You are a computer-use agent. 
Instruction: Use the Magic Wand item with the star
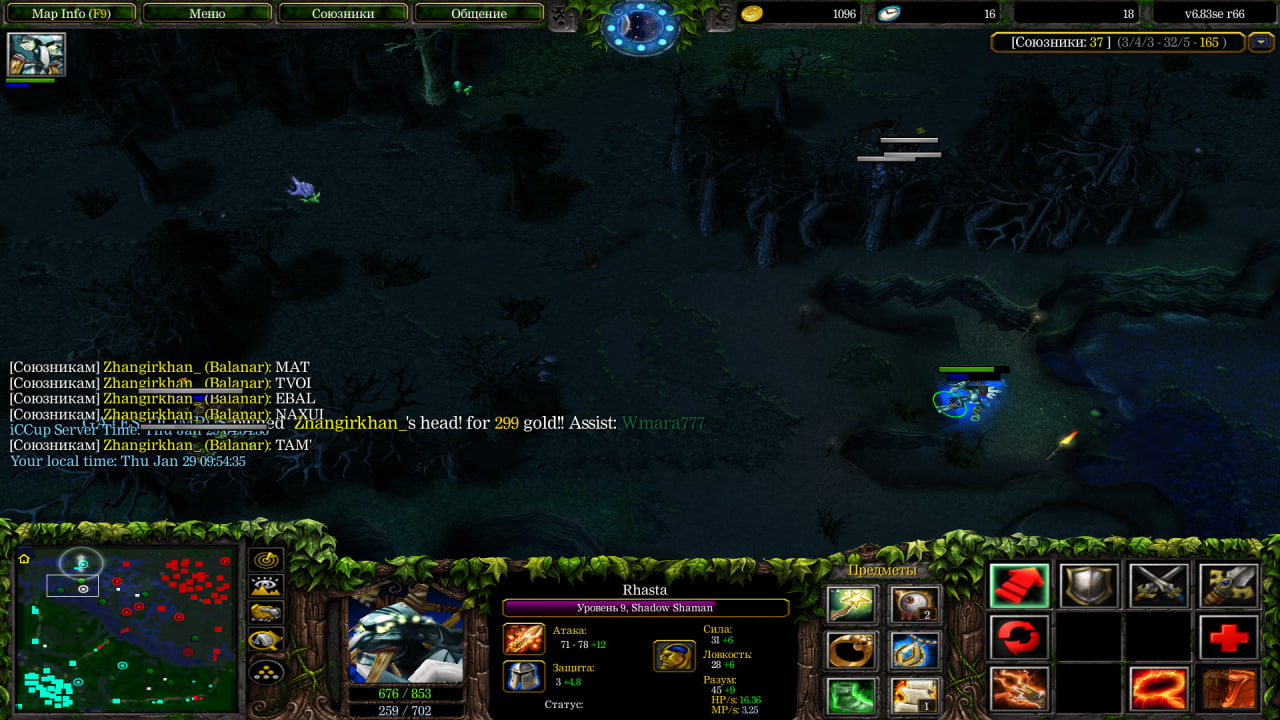pyautogui.click(x=851, y=605)
